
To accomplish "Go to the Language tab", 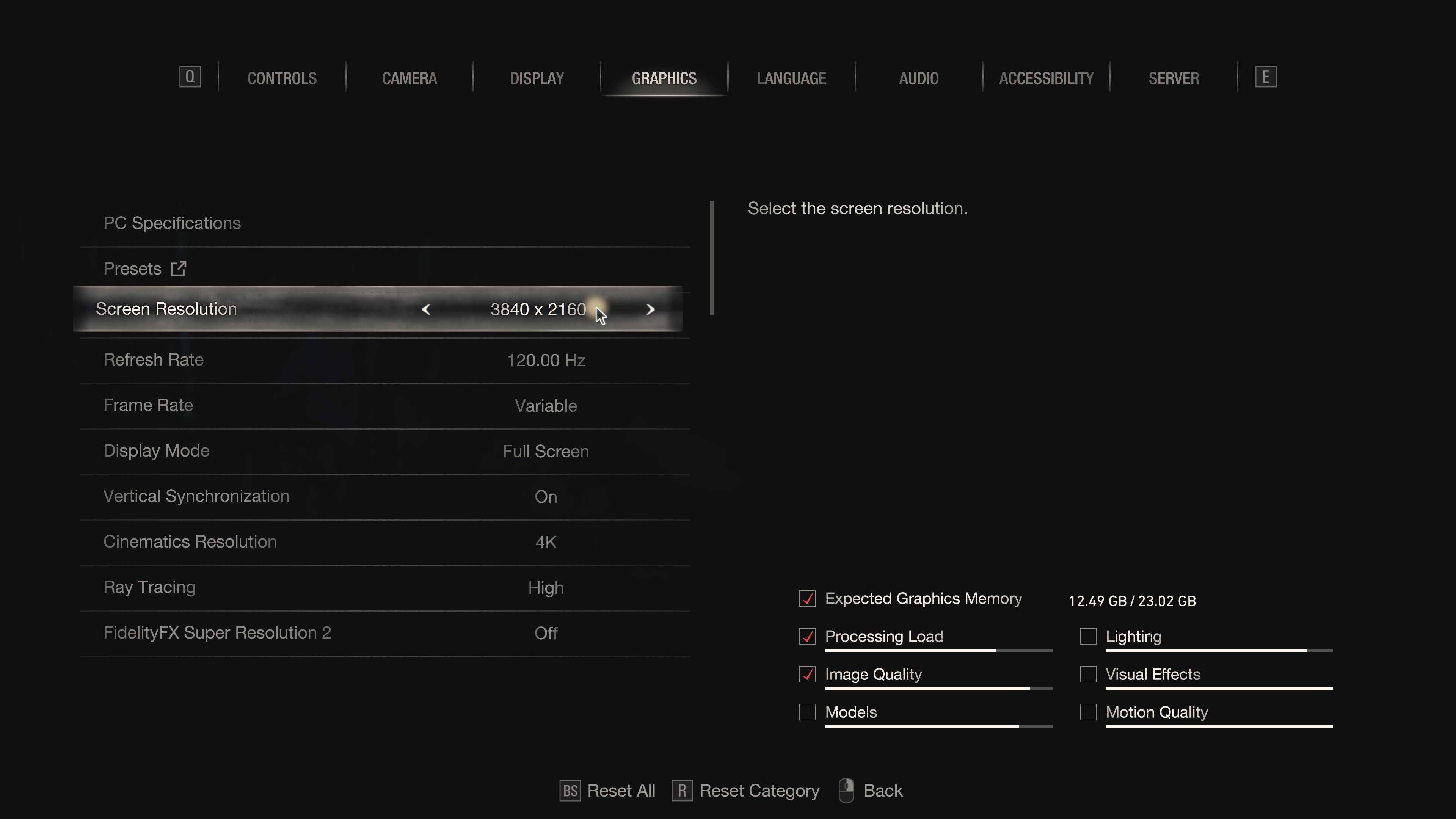I will pyautogui.click(x=791, y=78).
